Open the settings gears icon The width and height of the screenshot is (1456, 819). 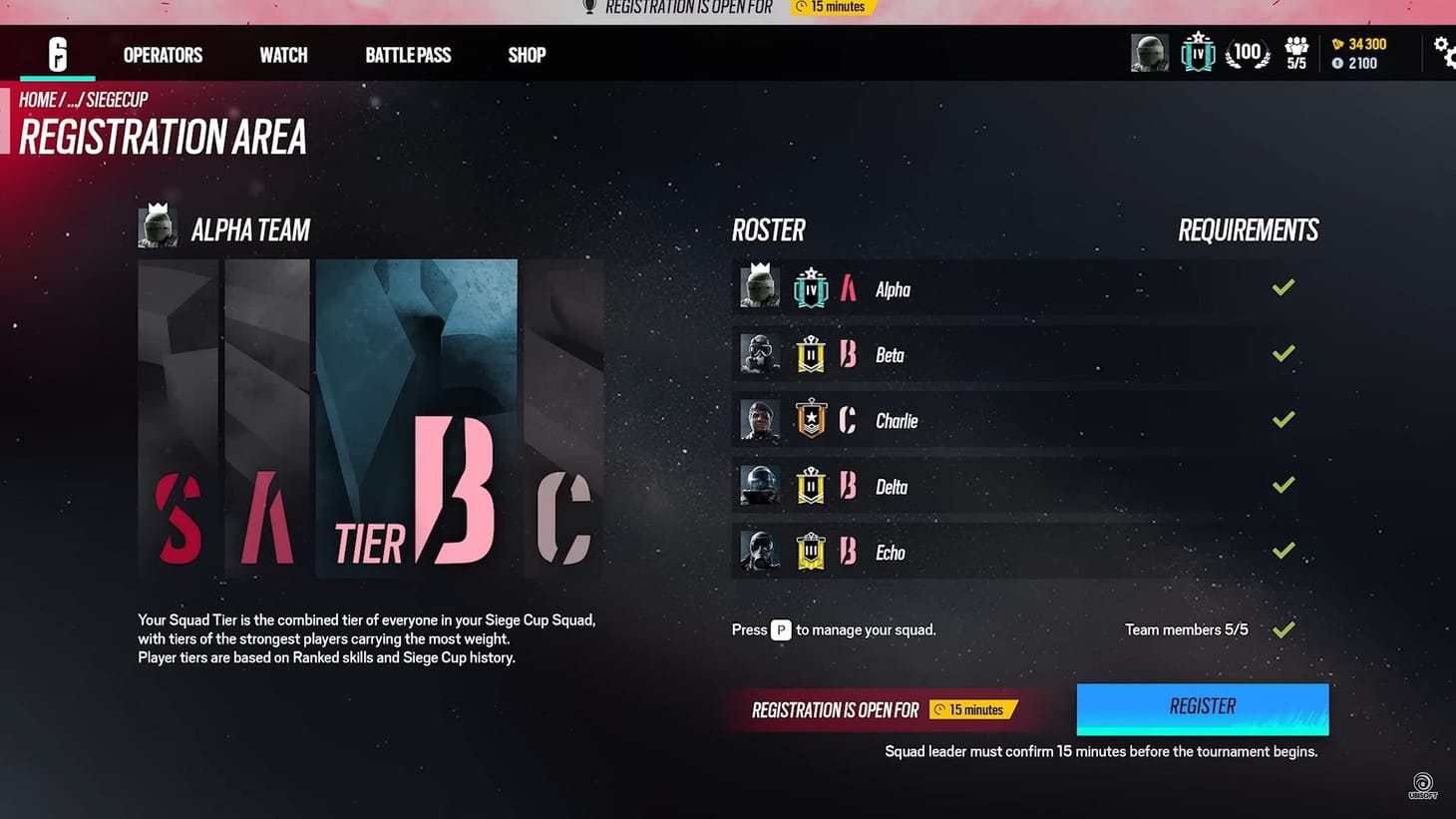click(x=1444, y=52)
